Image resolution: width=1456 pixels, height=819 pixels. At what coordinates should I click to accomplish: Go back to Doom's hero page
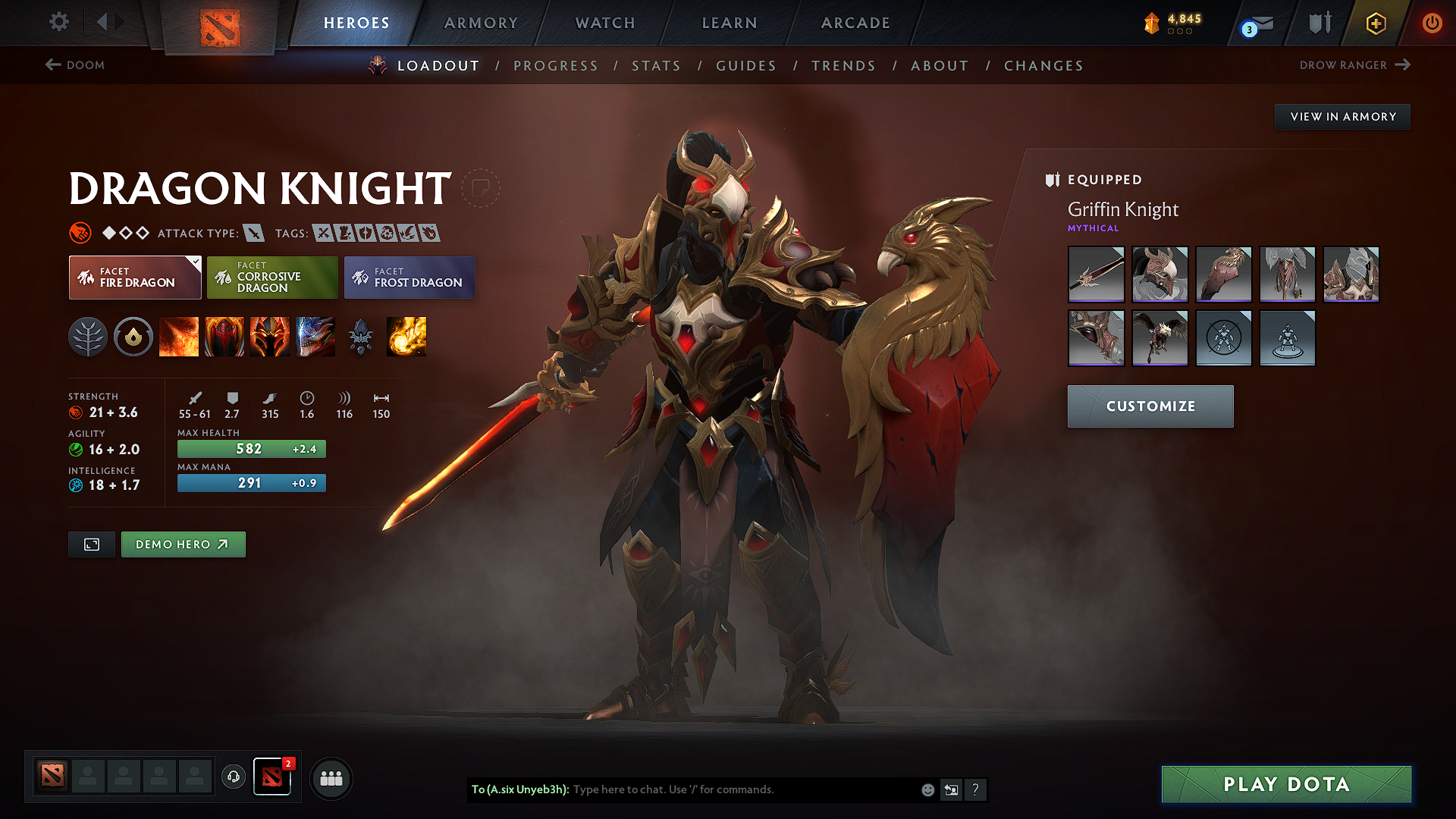76,65
